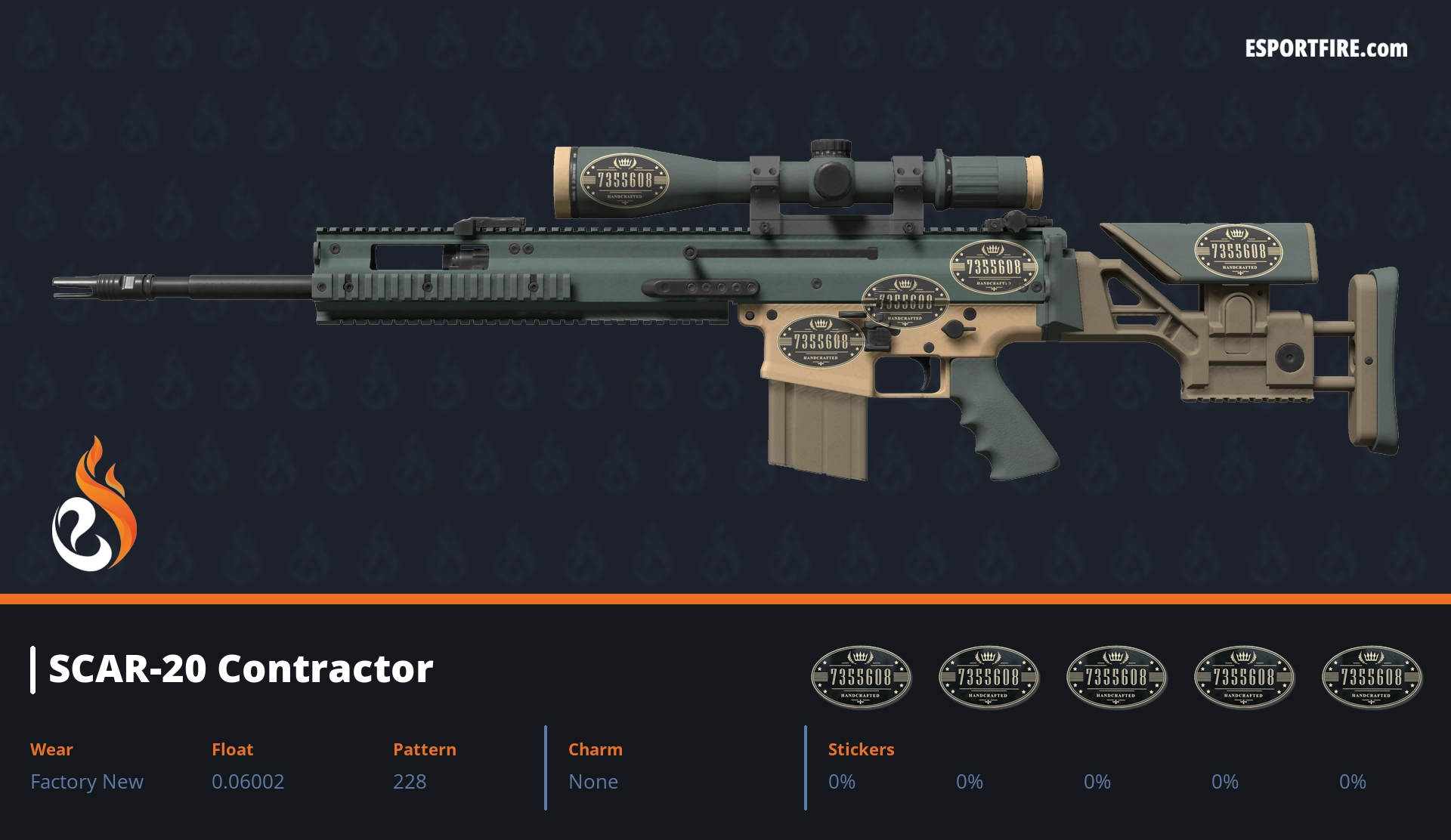Click the Esportfire flame logo
Screen dimensions: 1451x840
pyautogui.click(x=94, y=505)
